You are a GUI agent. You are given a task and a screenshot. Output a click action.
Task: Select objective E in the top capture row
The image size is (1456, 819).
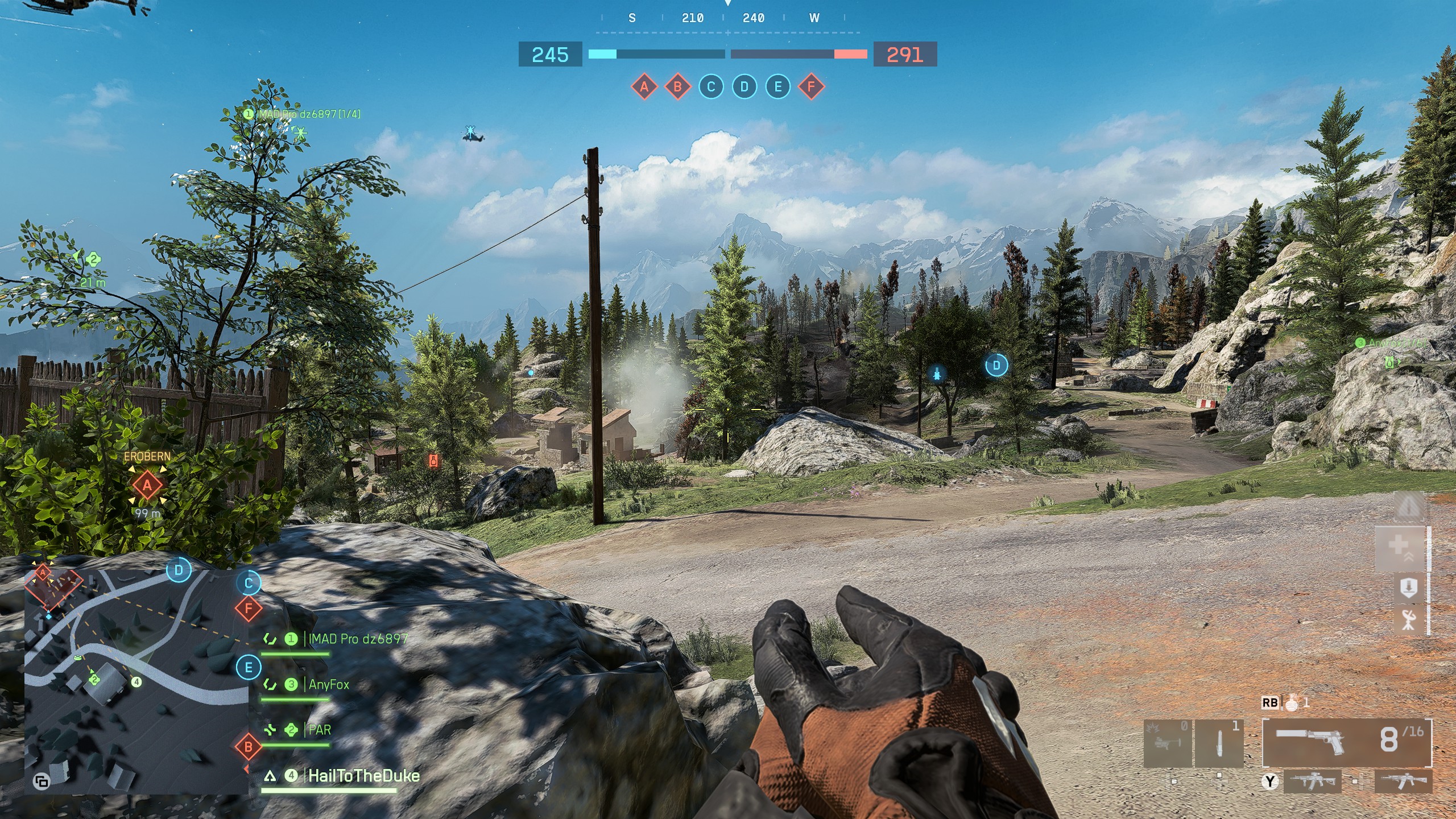tap(778, 87)
